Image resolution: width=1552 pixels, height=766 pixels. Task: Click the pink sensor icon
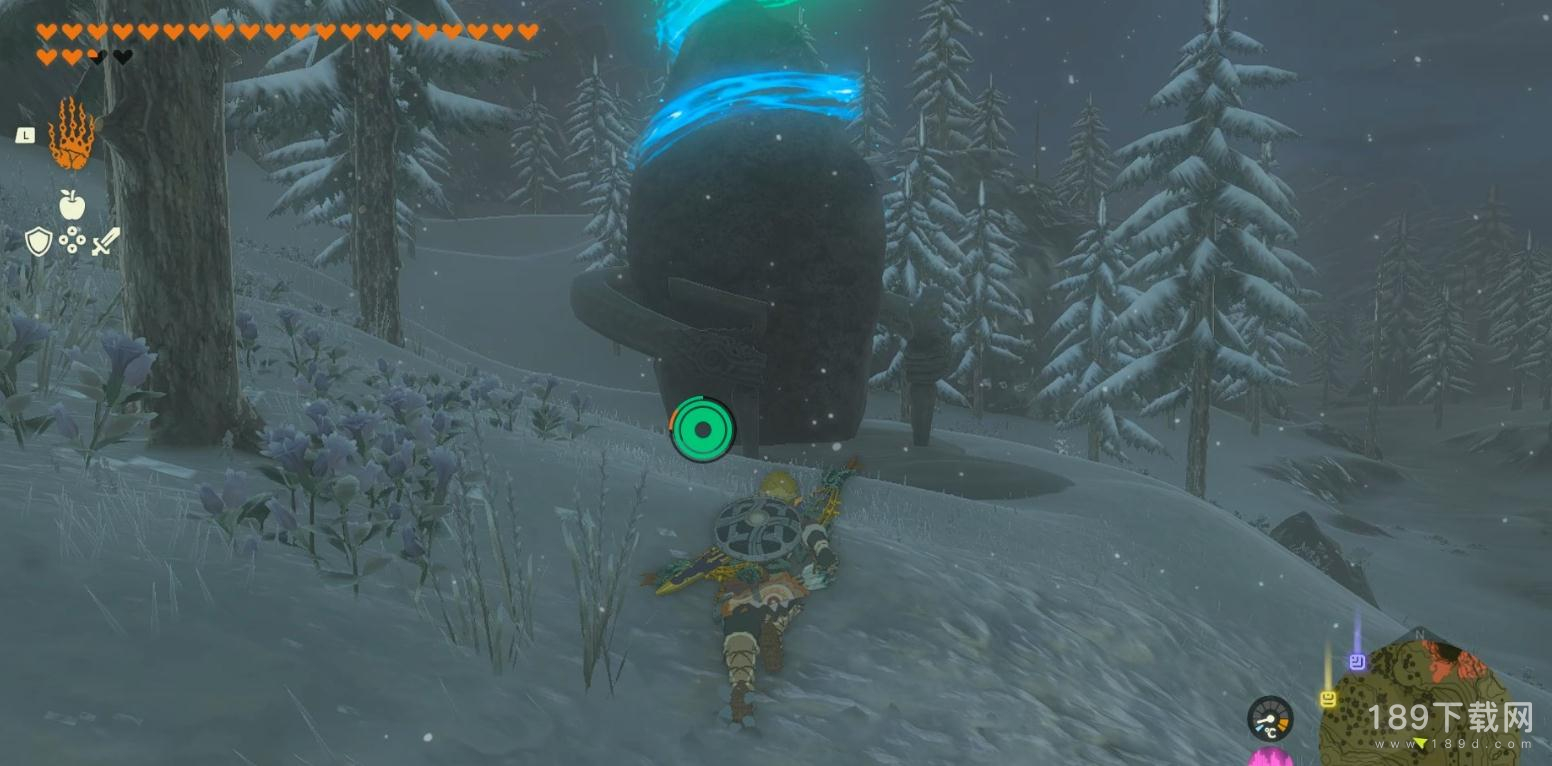pos(1271,756)
